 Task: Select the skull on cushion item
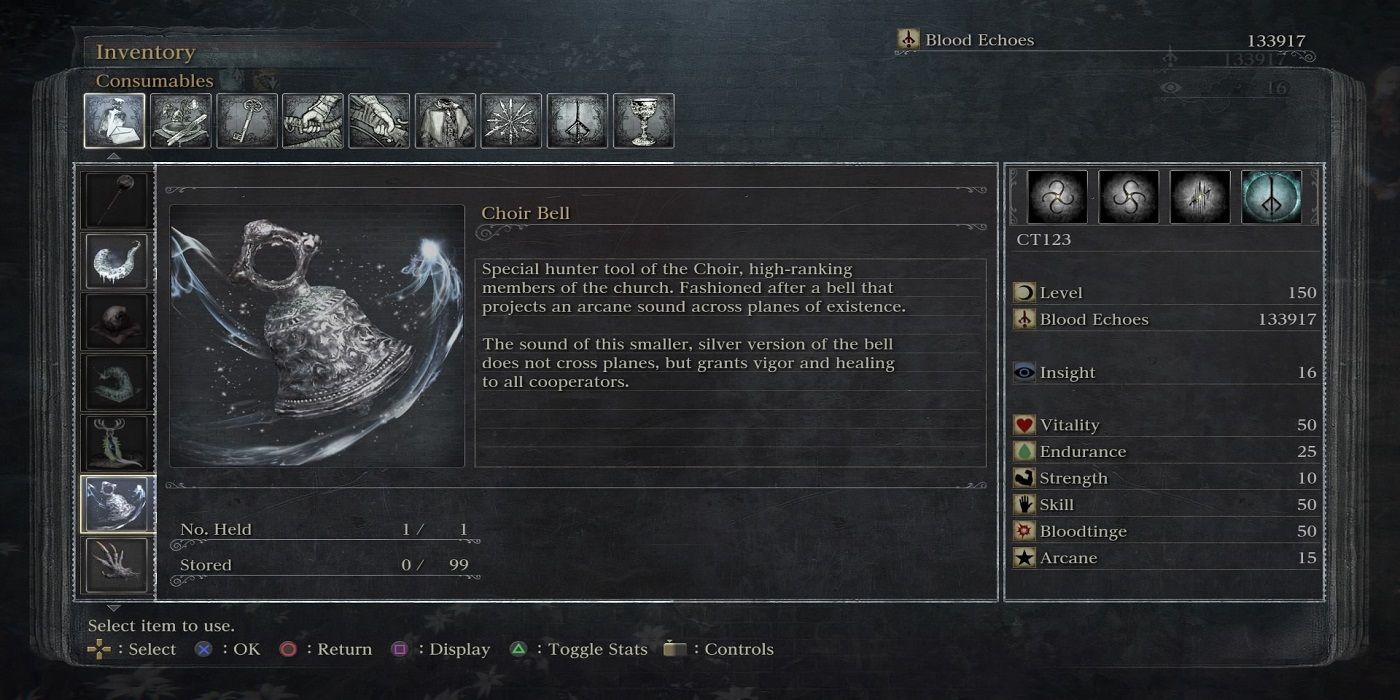[x=117, y=322]
